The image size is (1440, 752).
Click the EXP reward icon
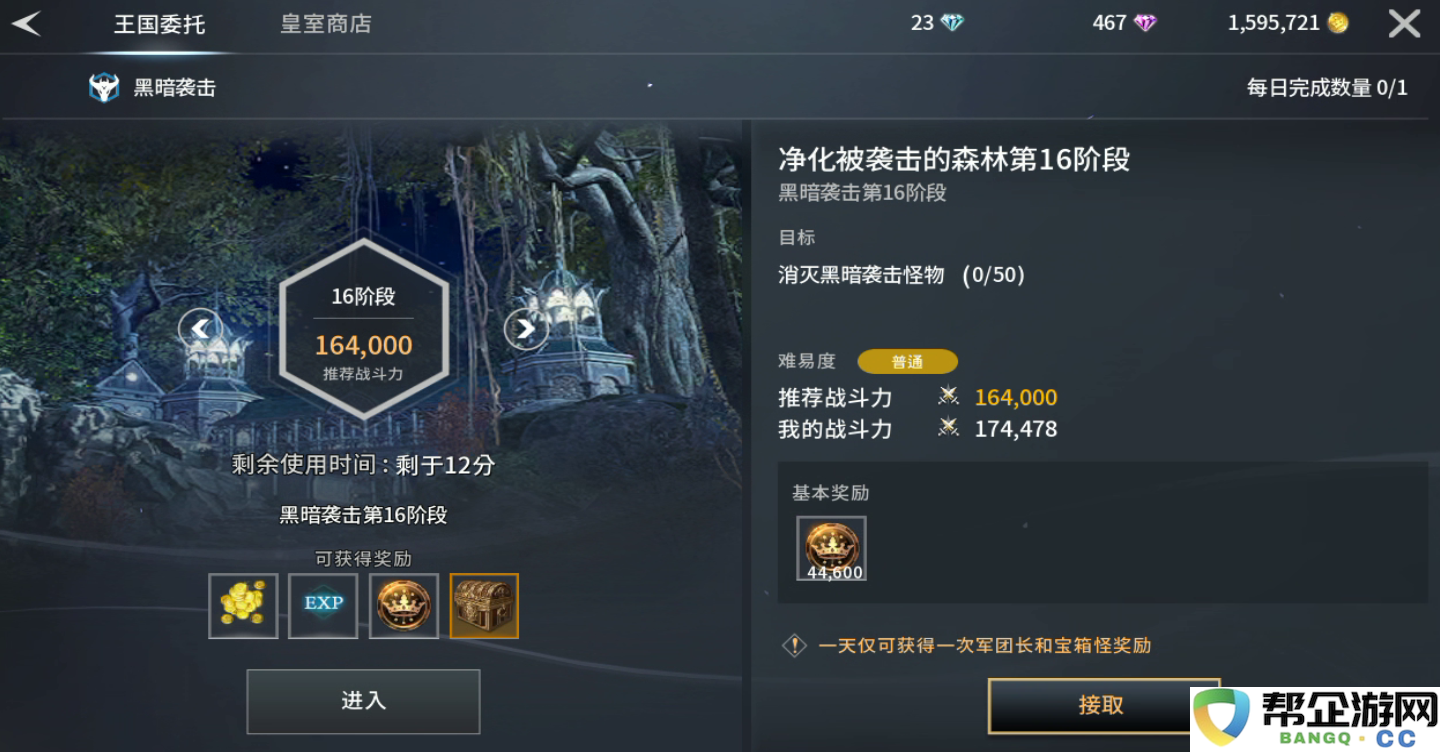coord(322,606)
